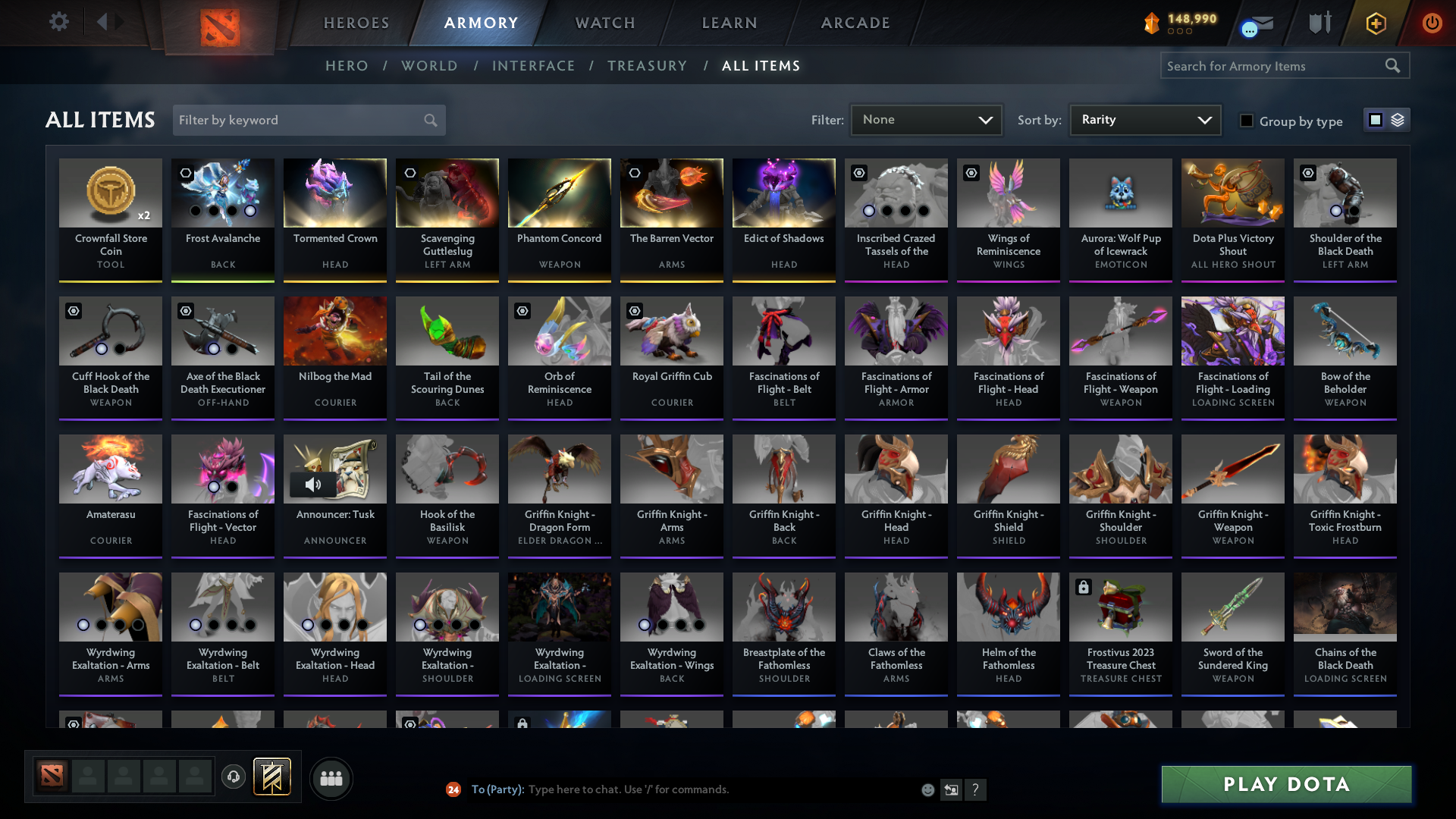Open the friends list people icon near chat
The width and height of the screenshot is (1456, 819).
pyautogui.click(x=331, y=778)
